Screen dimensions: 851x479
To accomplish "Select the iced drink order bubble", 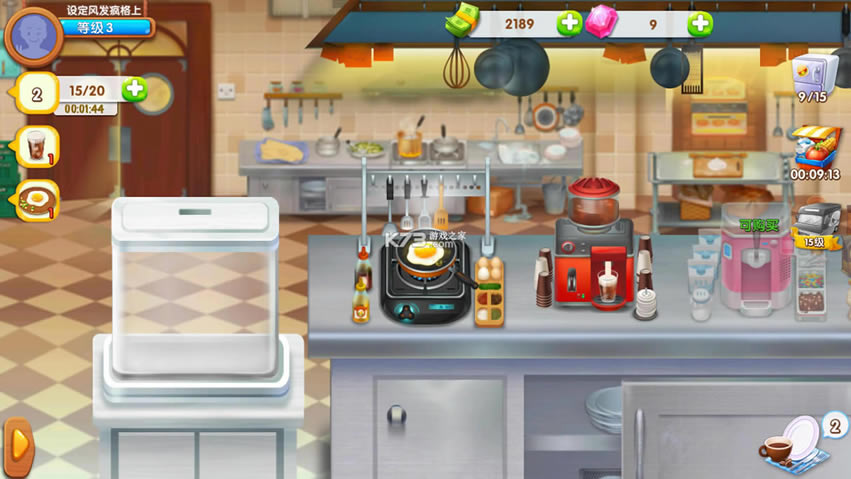I will [36, 148].
